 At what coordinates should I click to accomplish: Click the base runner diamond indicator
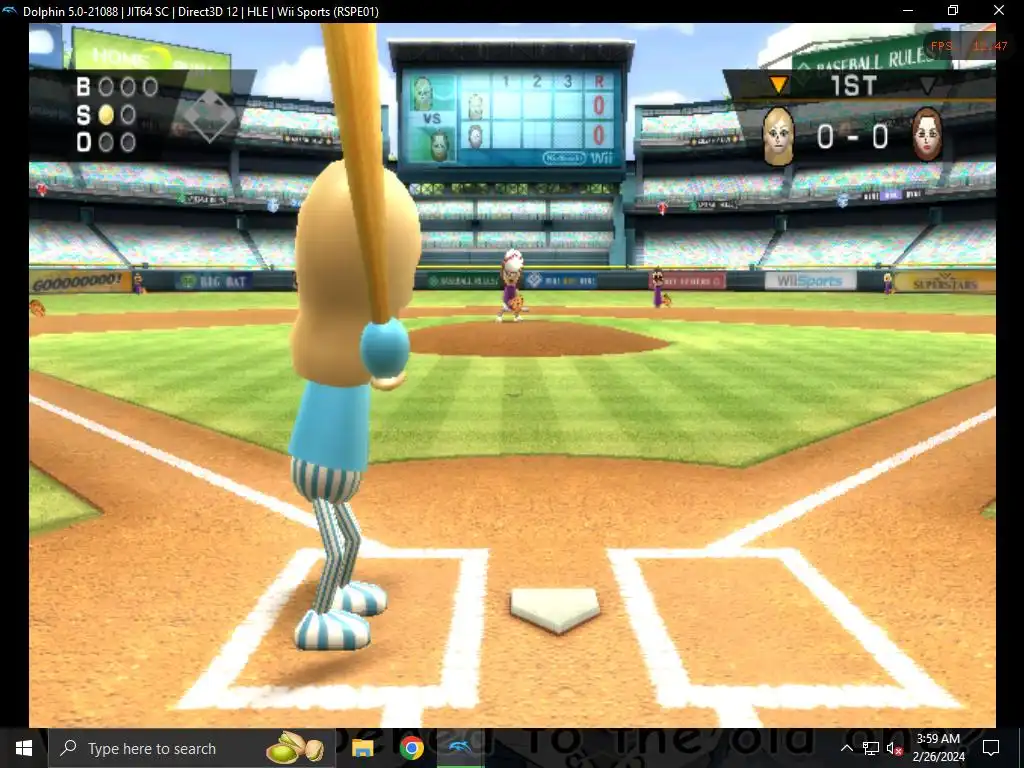(209, 118)
